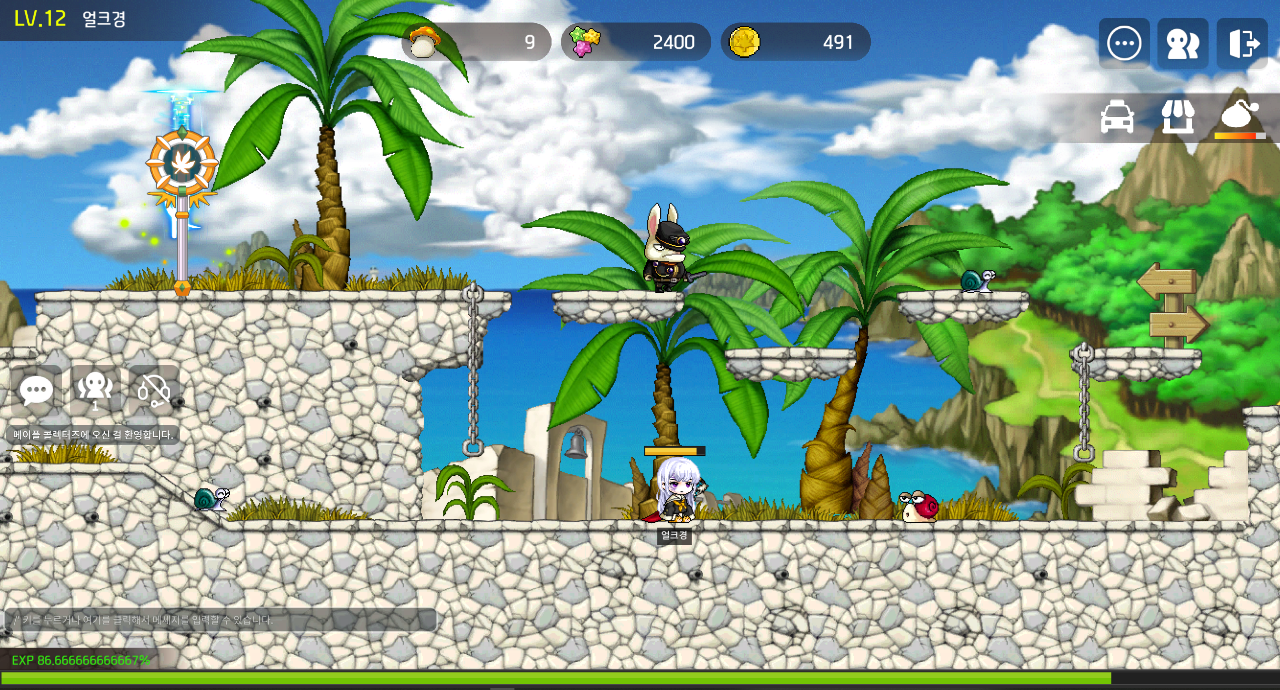The image size is (1280, 690).
Task: Show the nearby players count button
Action: (95, 391)
